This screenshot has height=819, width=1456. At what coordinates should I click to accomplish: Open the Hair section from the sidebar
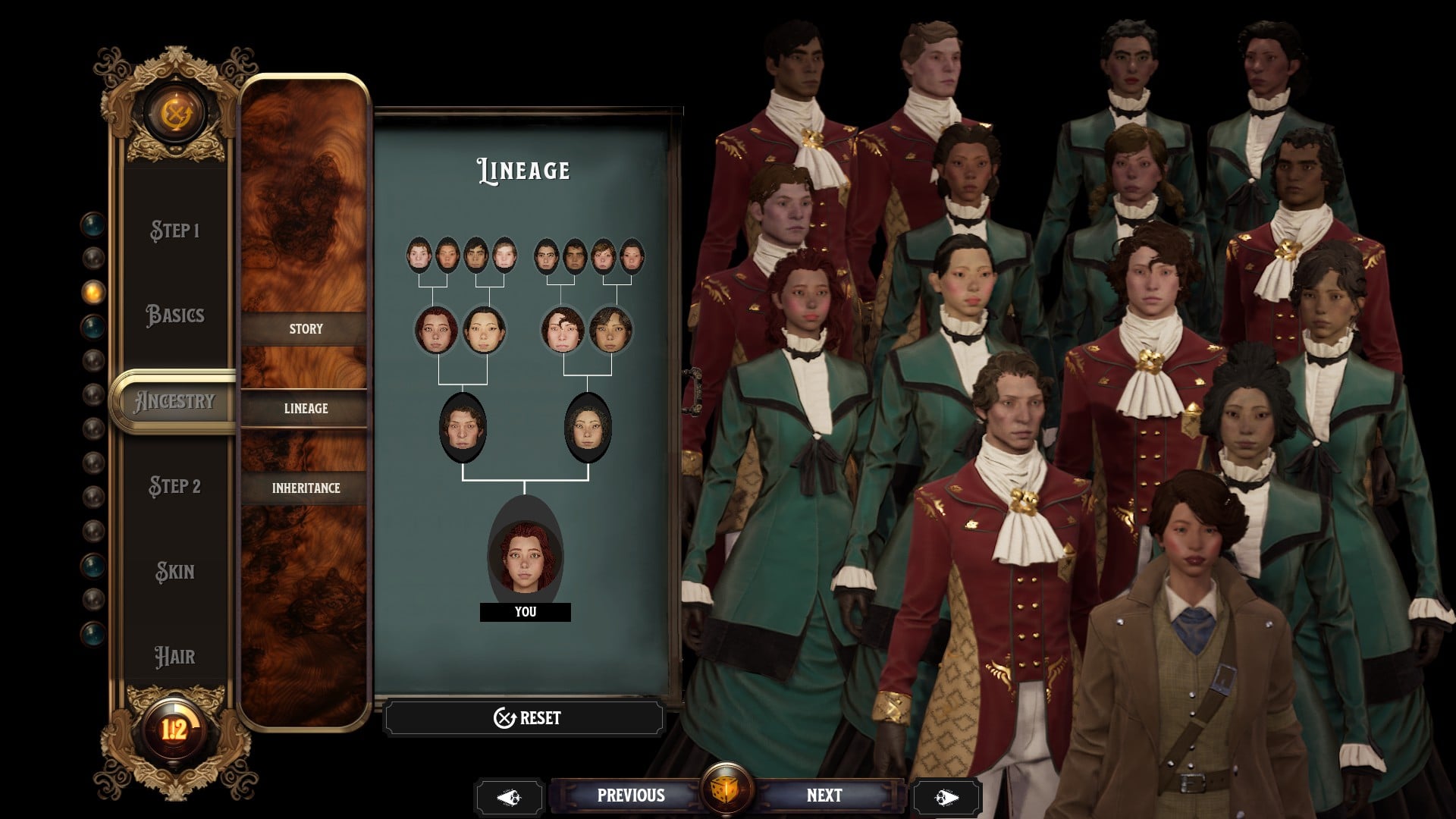pyautogui.click(x=176, y=657)
